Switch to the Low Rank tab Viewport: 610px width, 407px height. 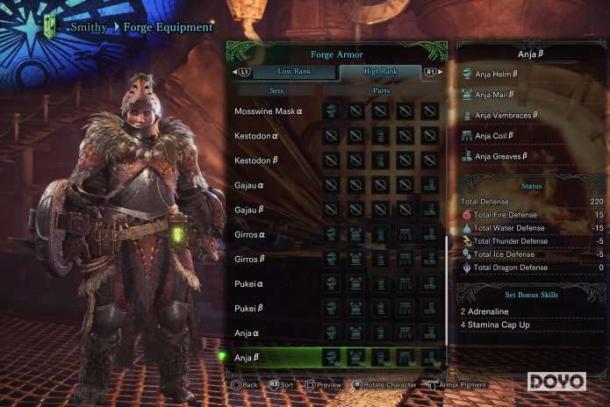click(x=287, y=72)
